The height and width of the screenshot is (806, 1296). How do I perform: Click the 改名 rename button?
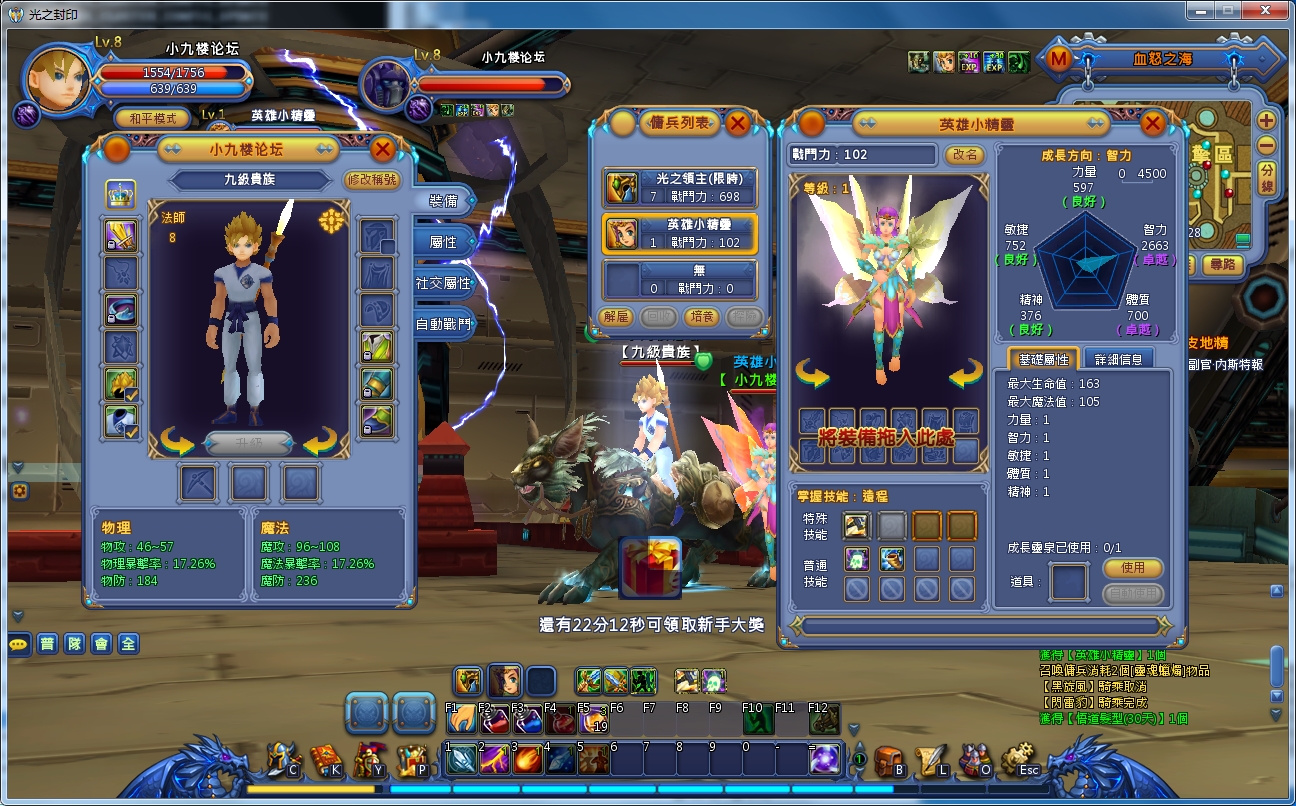click(965, 155)
